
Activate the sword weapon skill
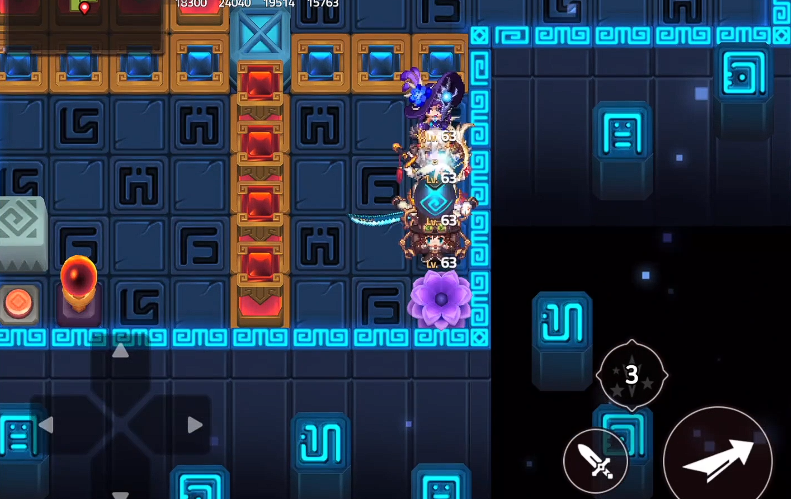pos(595,461)
